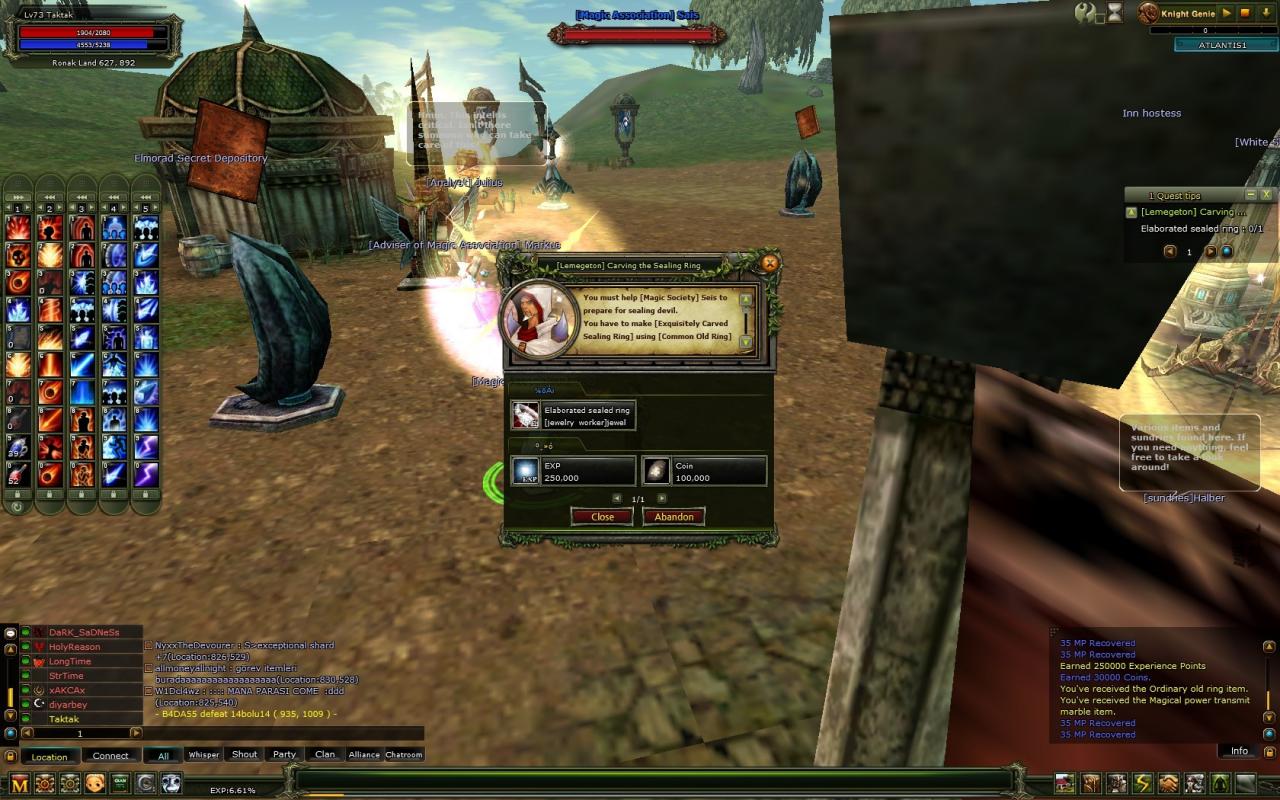Switch to the Party chat tab
The image size is (1280, 800).
coord(285,755)
